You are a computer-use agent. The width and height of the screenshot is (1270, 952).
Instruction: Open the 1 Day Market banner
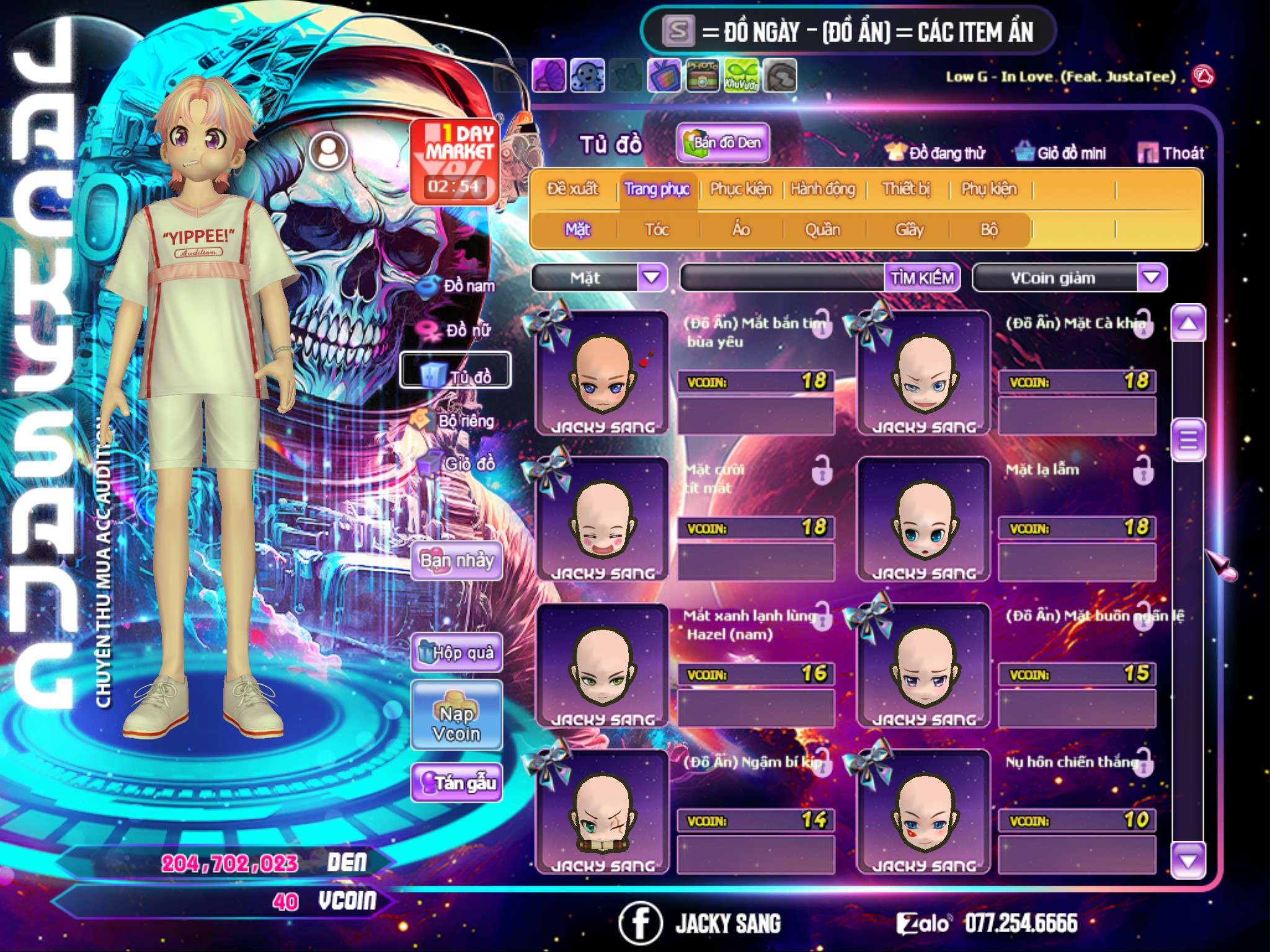coord(455,161)
